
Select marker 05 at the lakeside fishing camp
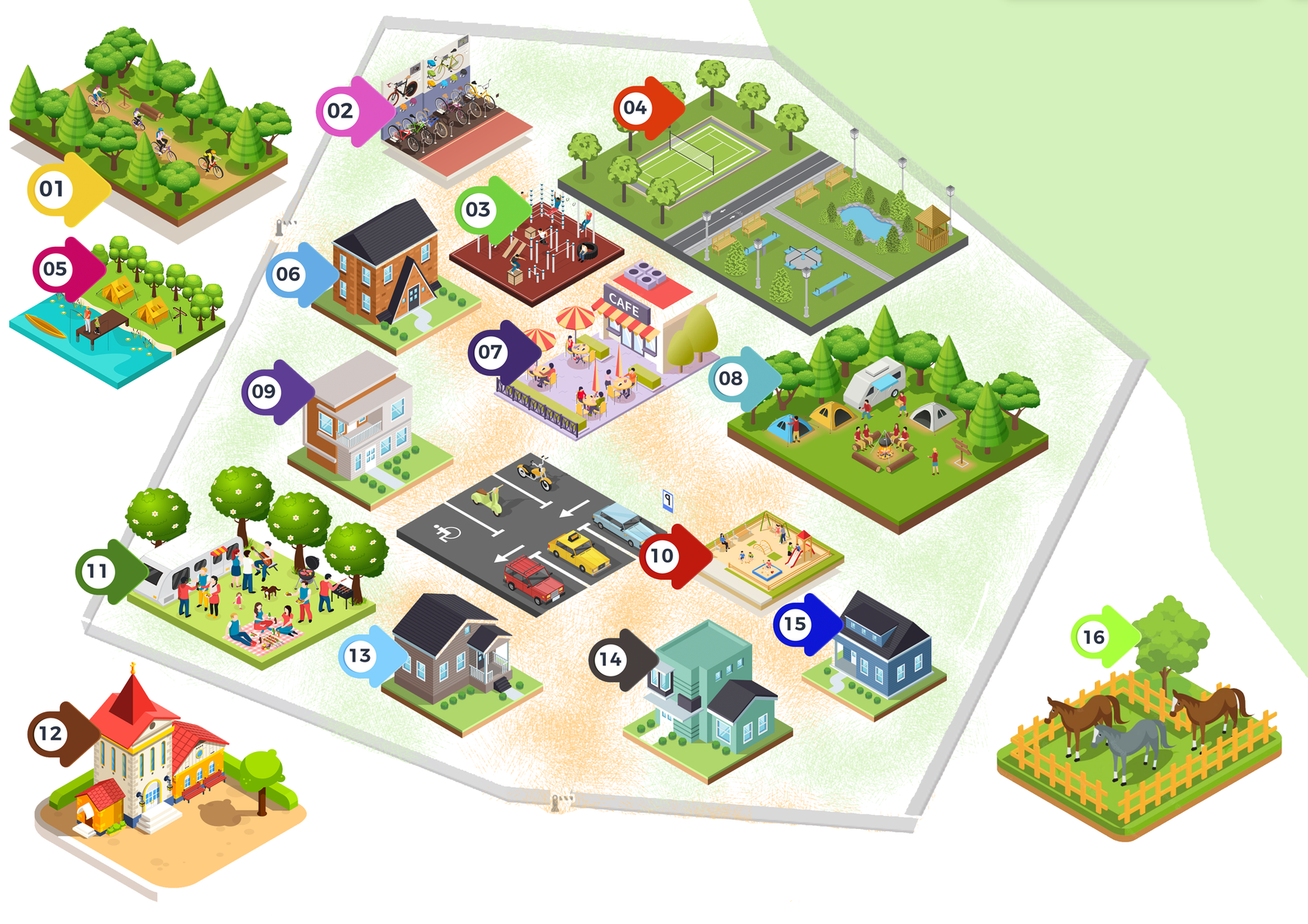click(x=55, y=269)
